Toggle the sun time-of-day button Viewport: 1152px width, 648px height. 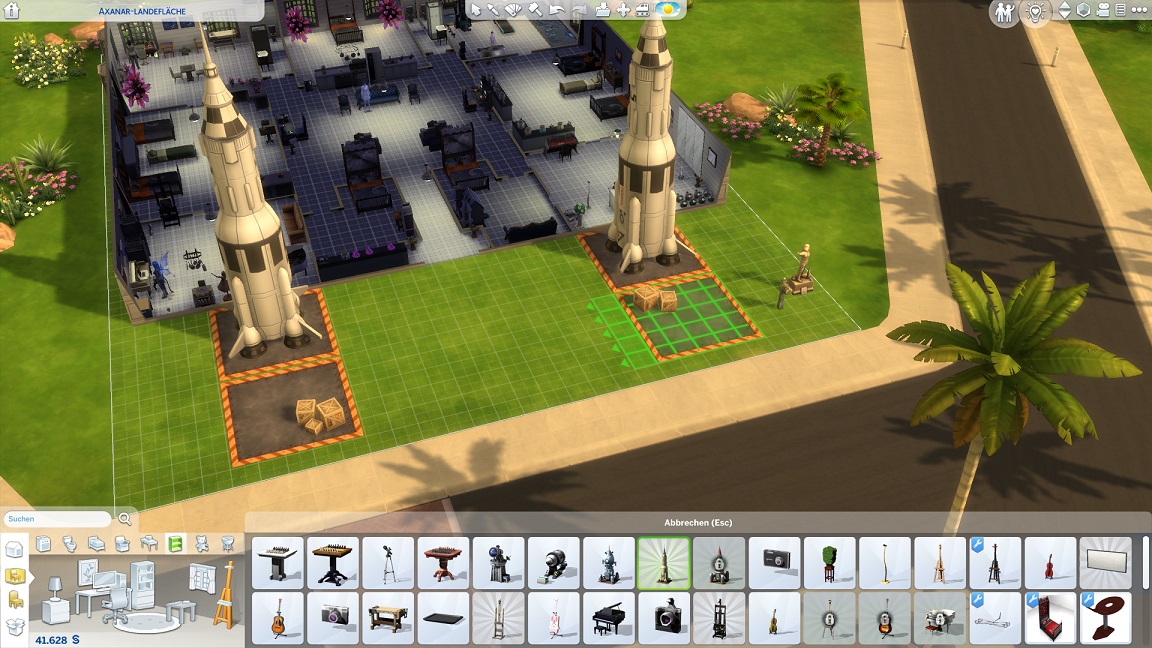667,10
